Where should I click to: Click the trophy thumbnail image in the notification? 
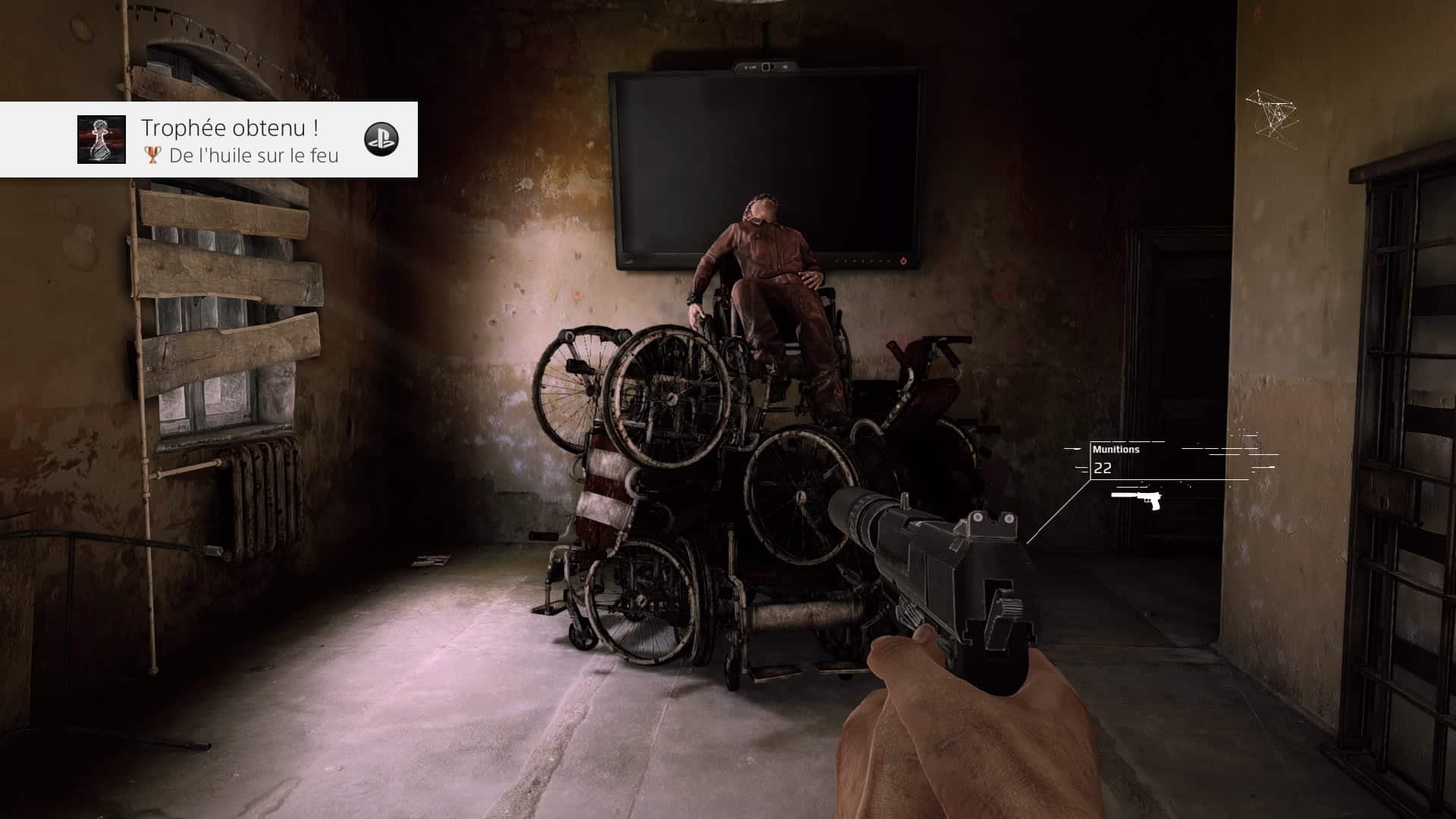click(102, 140)
